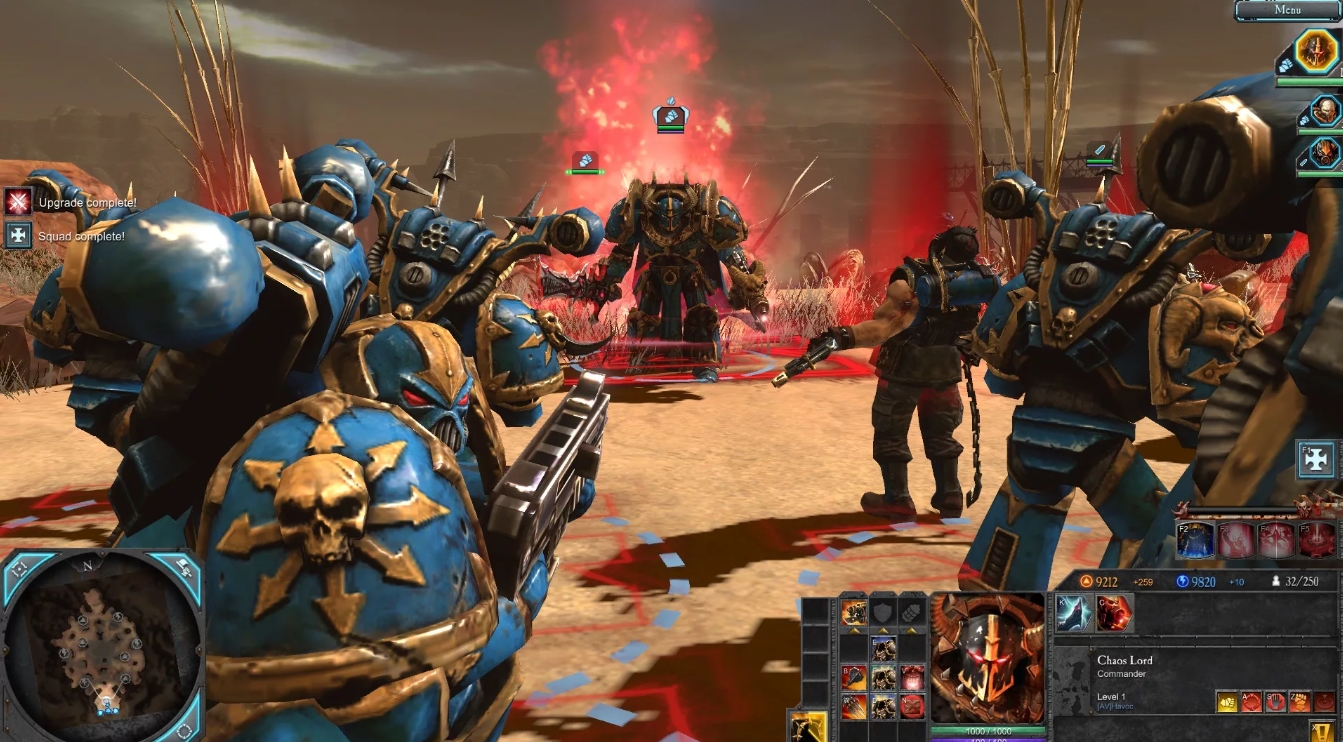This screenshot has width=1343, height=742.
Task: Click the Chaos Lord's 1000/1000 health bar
Action: pyautogui.click(x=988, y=730)
